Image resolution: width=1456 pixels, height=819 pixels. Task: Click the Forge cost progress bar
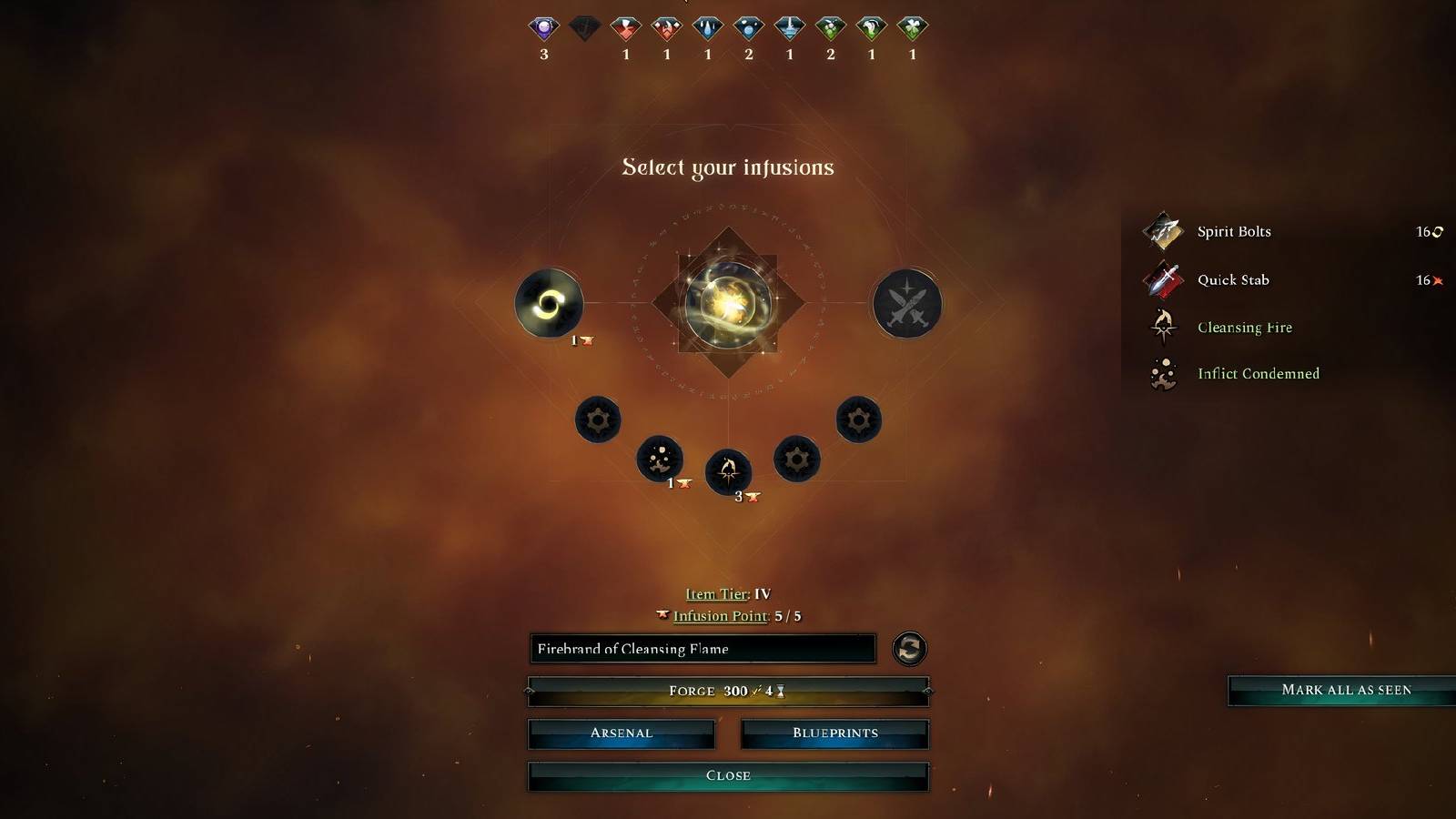point(726,691)
